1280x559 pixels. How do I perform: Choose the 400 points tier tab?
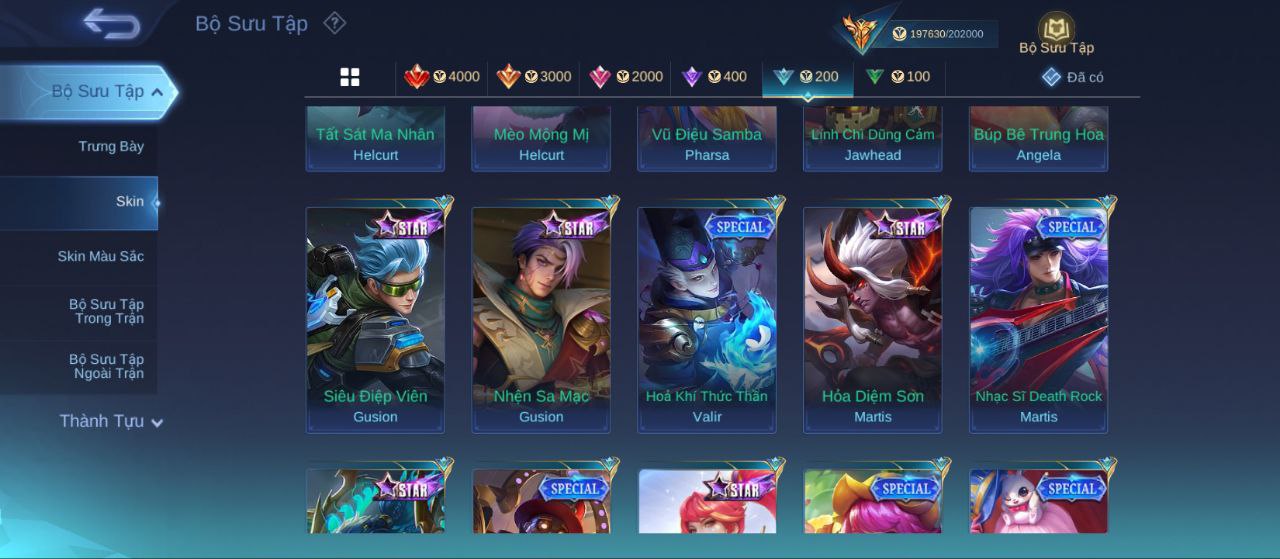pyautogui.click(x=714, y=77)
